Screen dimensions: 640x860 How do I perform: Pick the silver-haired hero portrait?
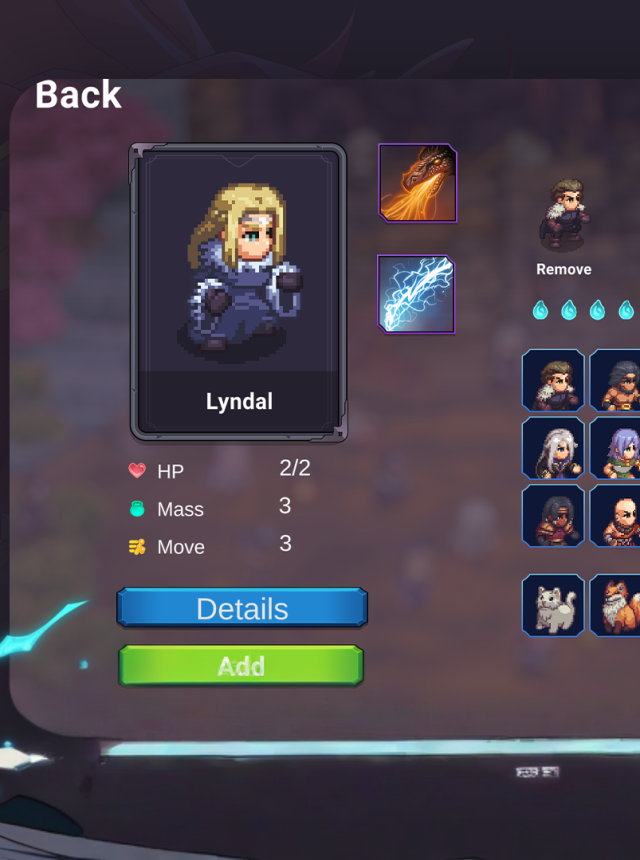[x=553, y=448]
